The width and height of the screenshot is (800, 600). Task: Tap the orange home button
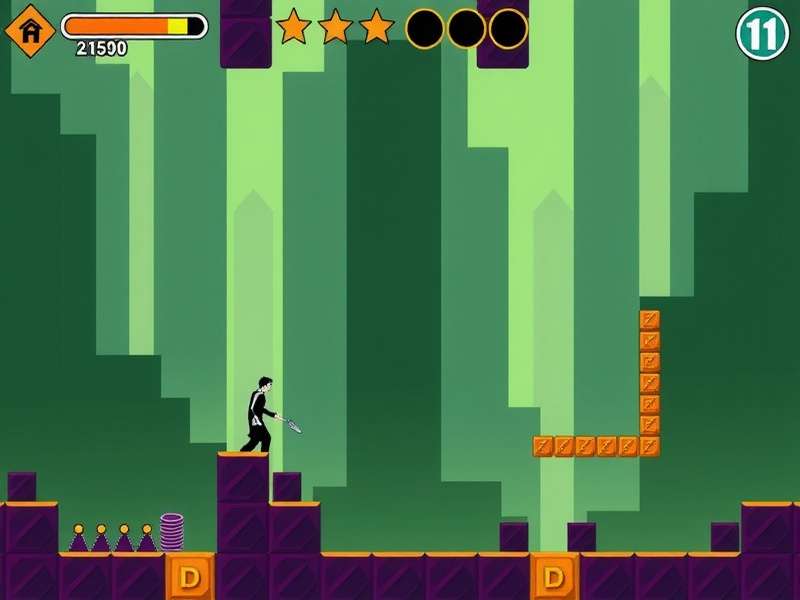tap(30, 30)
